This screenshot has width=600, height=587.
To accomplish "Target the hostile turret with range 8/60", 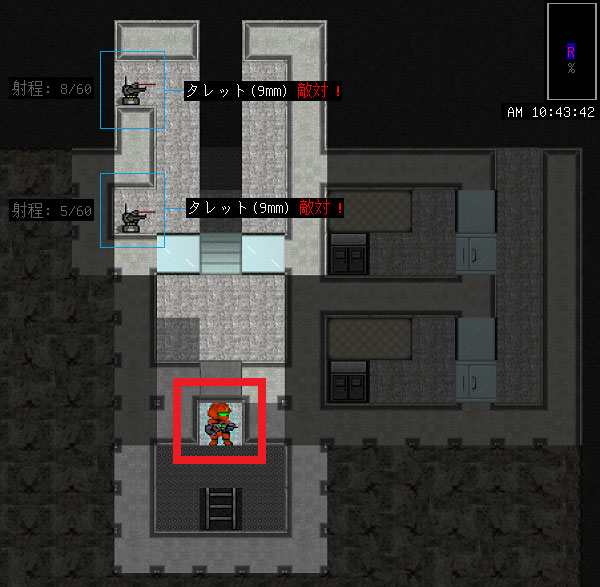I will pyautogui.click(x=131, y=90).
